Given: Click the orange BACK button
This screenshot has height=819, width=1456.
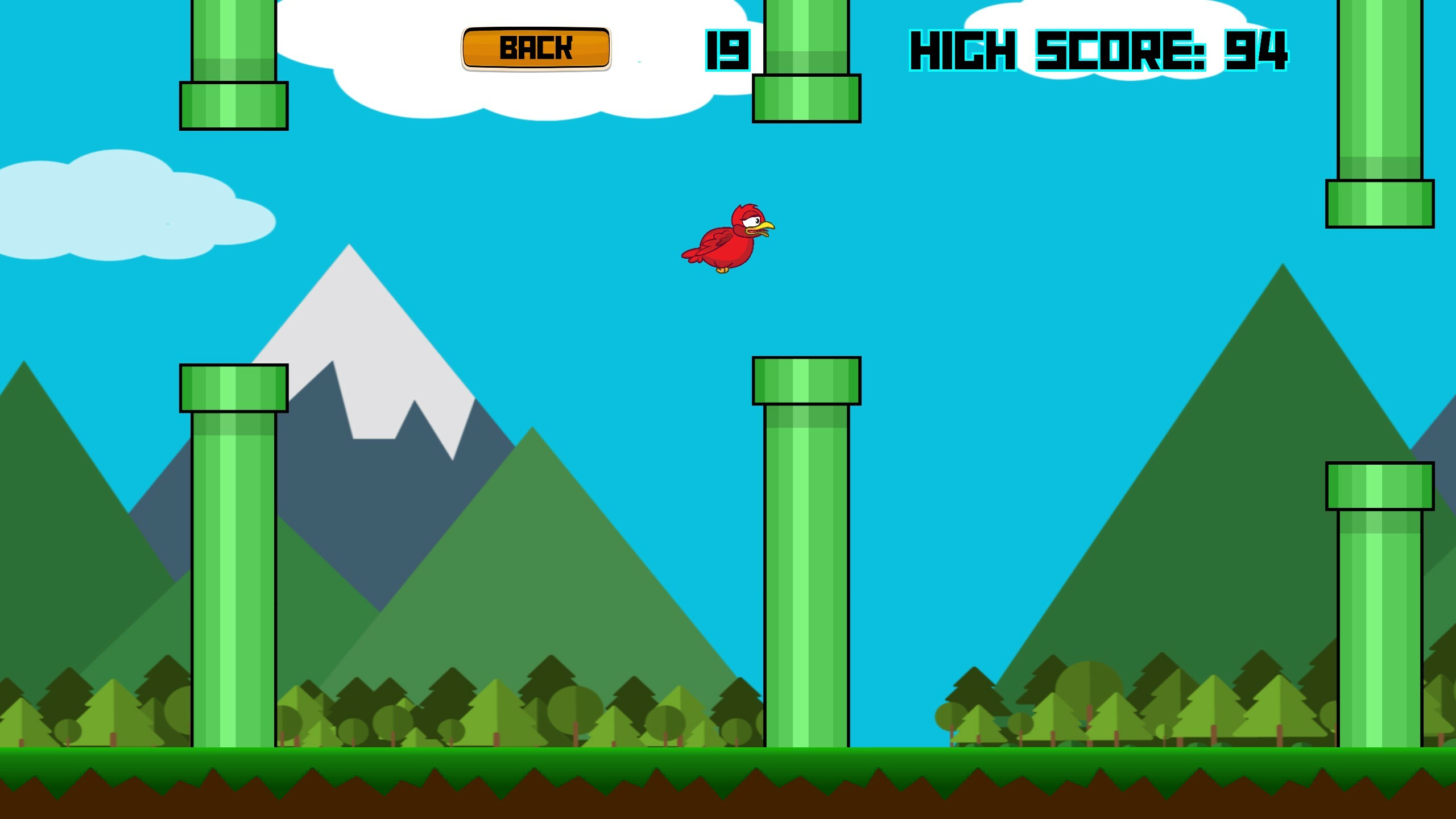Looking at the screenshot, I should [x=536, y=48].
